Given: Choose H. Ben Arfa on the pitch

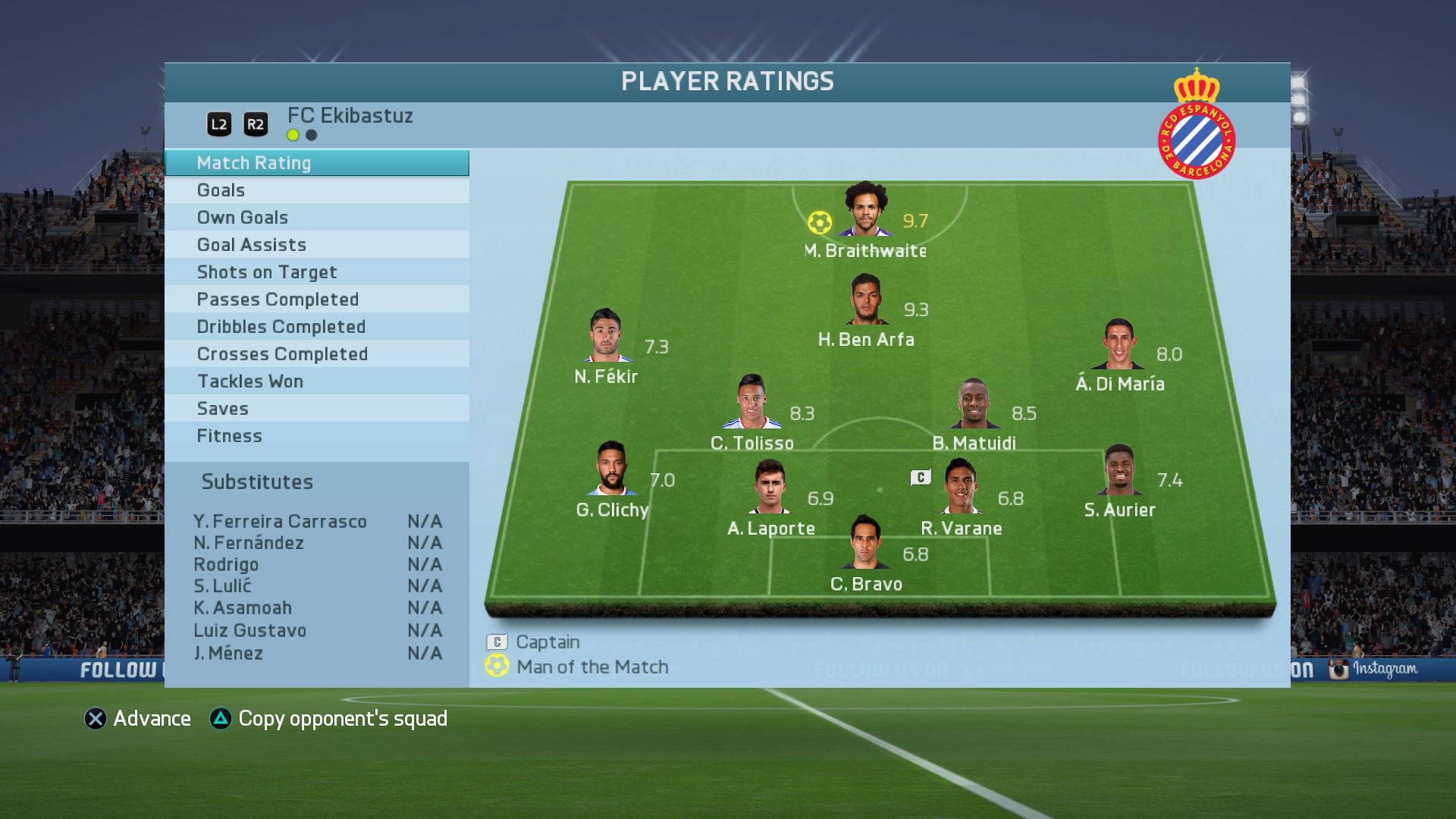Looking at the screenshot, I should (x=866, y=300).
